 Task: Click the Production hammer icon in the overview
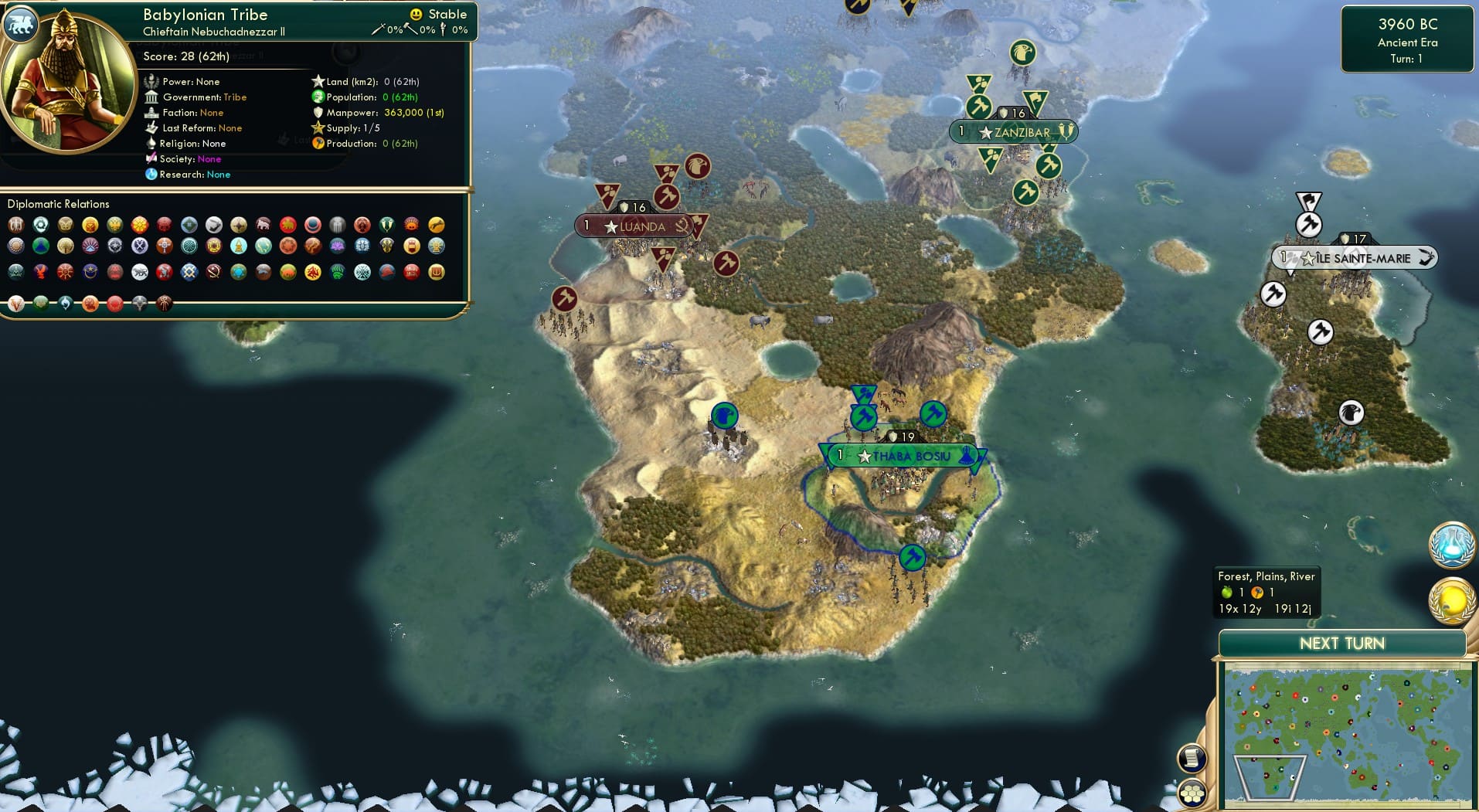pos(317,143)
